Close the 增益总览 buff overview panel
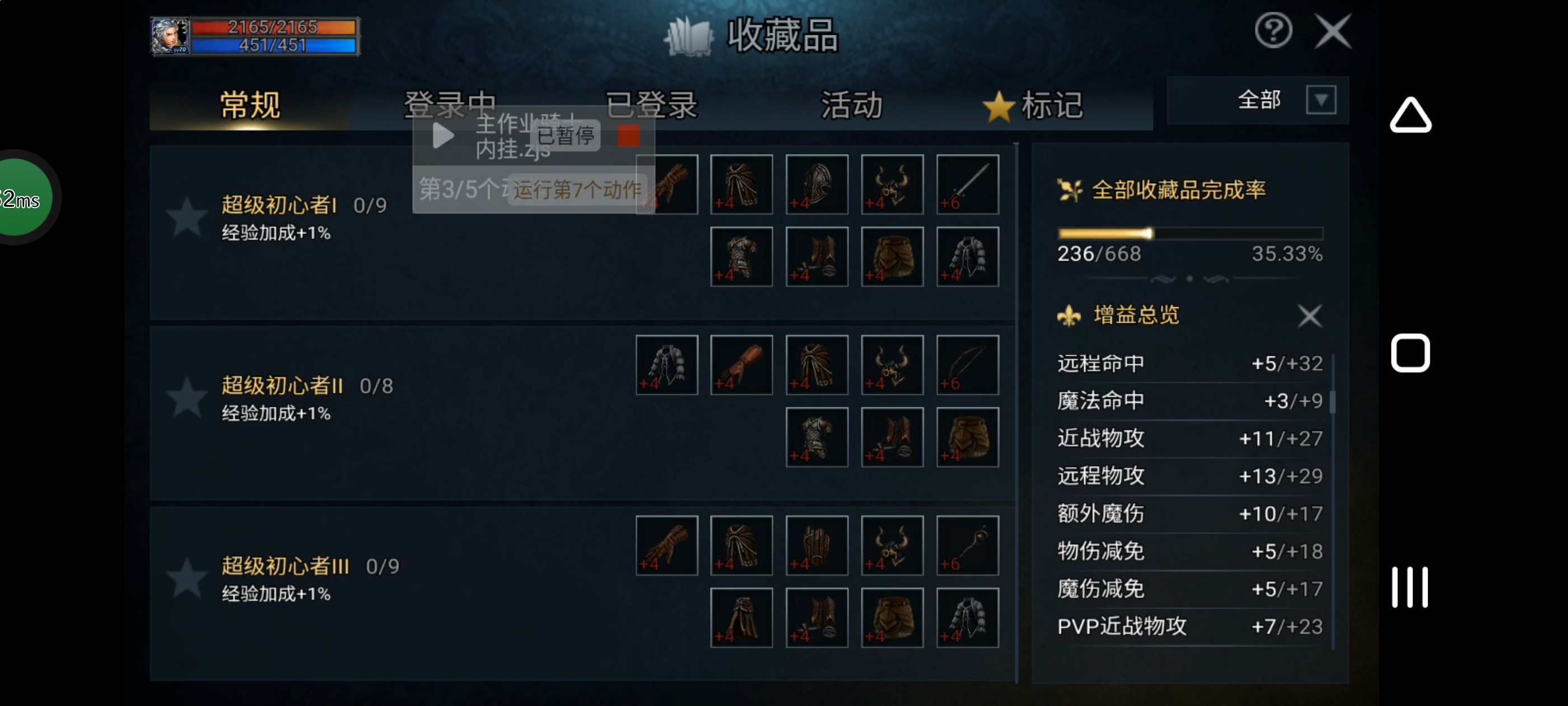1568x706 pixels. tap(1309, 315)
